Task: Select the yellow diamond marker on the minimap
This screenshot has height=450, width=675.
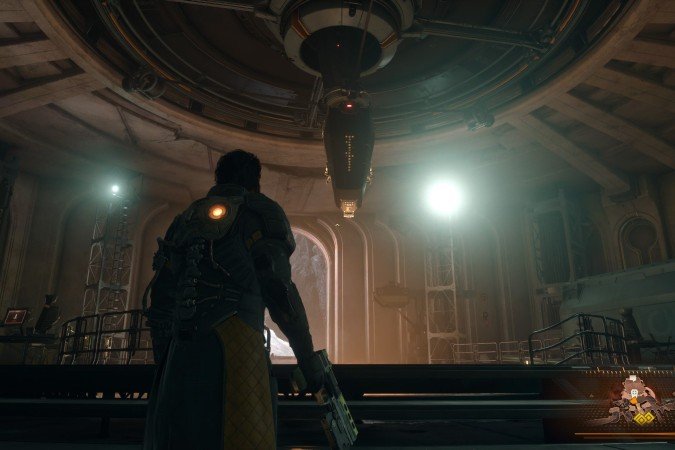Action: [x=643, y=419]
